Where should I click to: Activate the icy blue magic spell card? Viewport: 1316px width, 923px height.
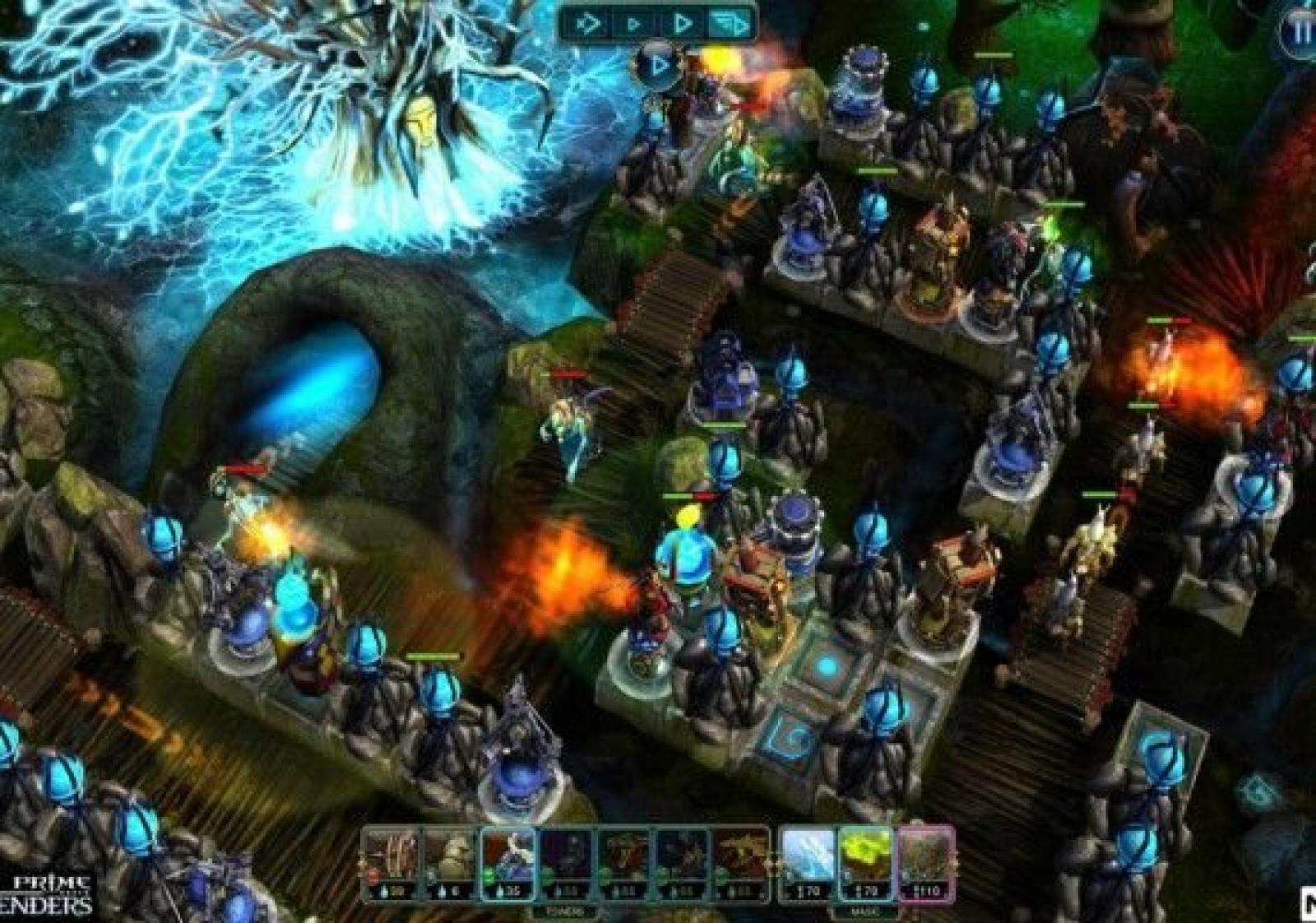[x=807, y=864]
